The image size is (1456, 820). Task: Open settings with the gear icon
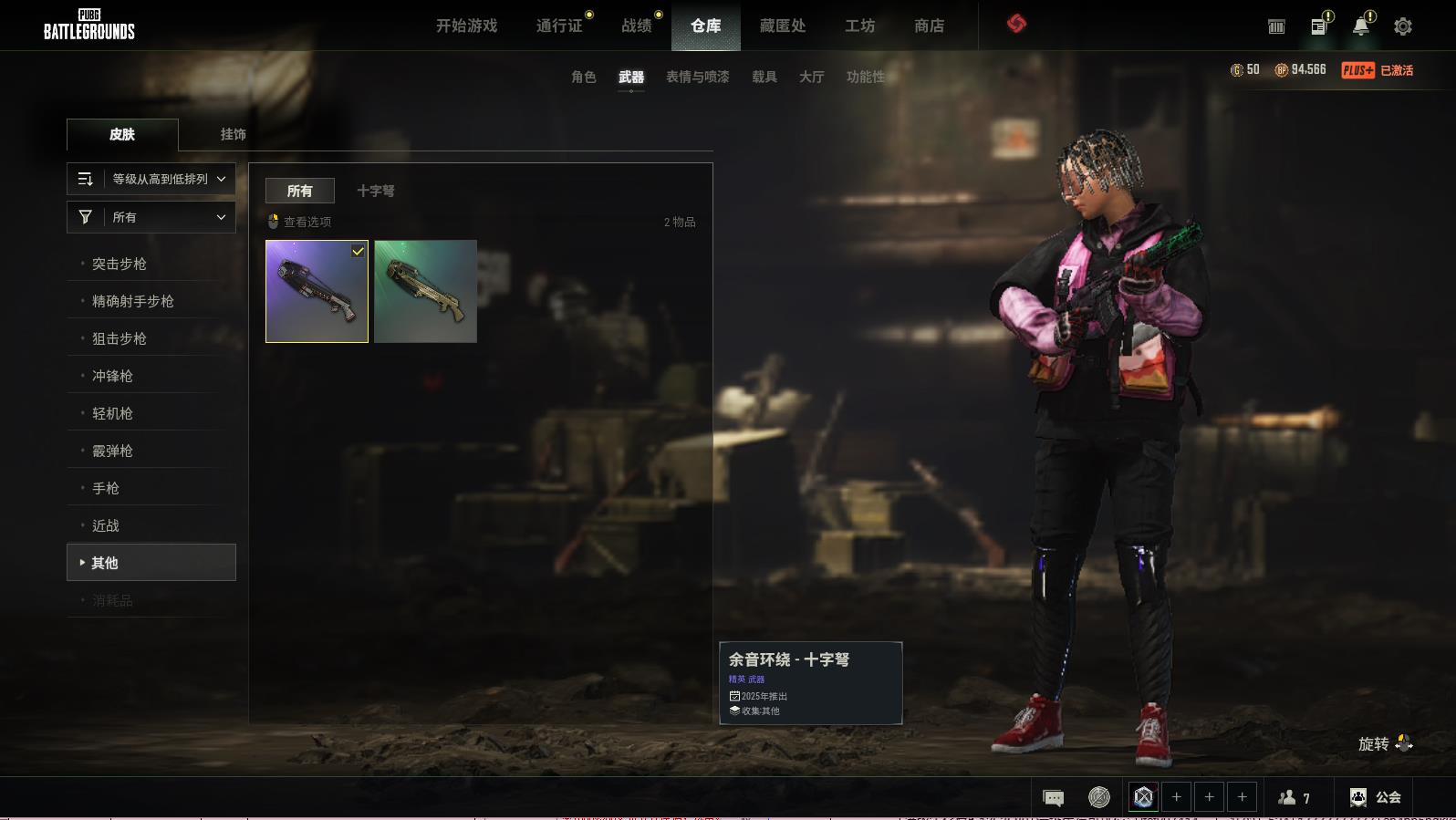coord(1403,26)
